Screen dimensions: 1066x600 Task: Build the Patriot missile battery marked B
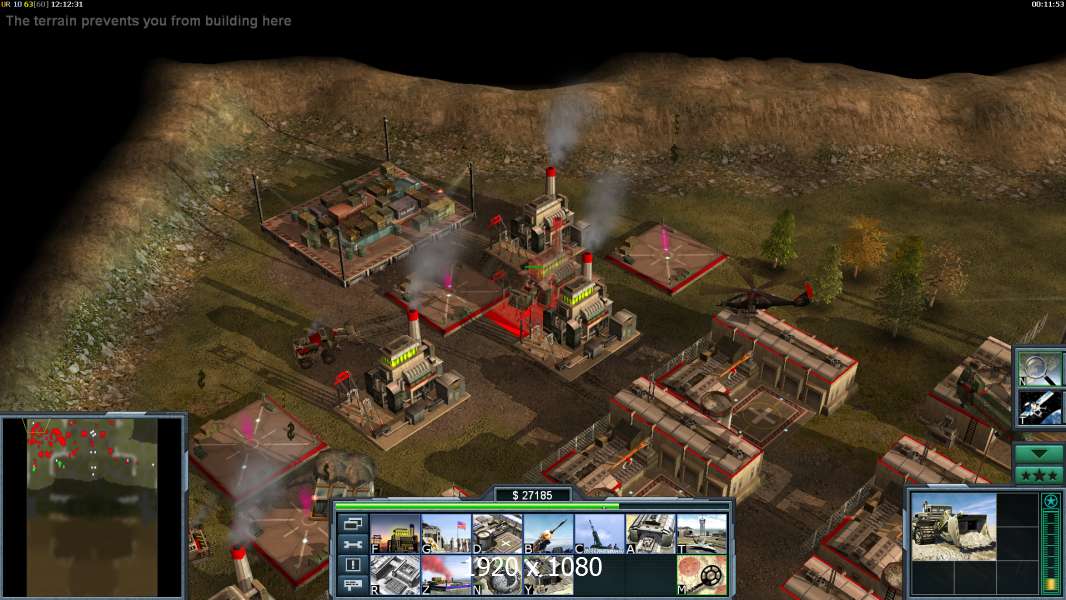coord(548,534)
